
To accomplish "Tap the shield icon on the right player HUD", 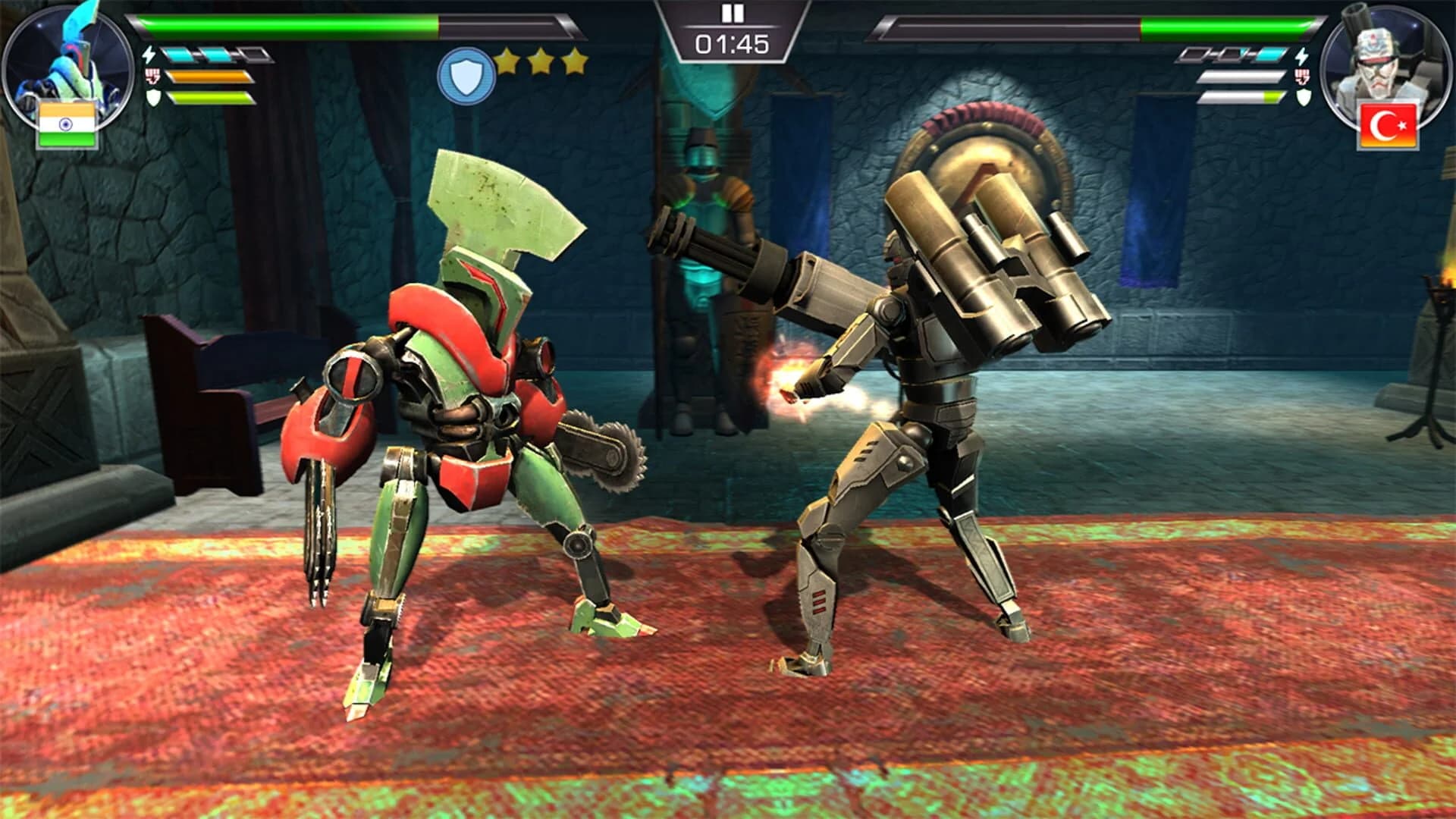I will 1301,97.
